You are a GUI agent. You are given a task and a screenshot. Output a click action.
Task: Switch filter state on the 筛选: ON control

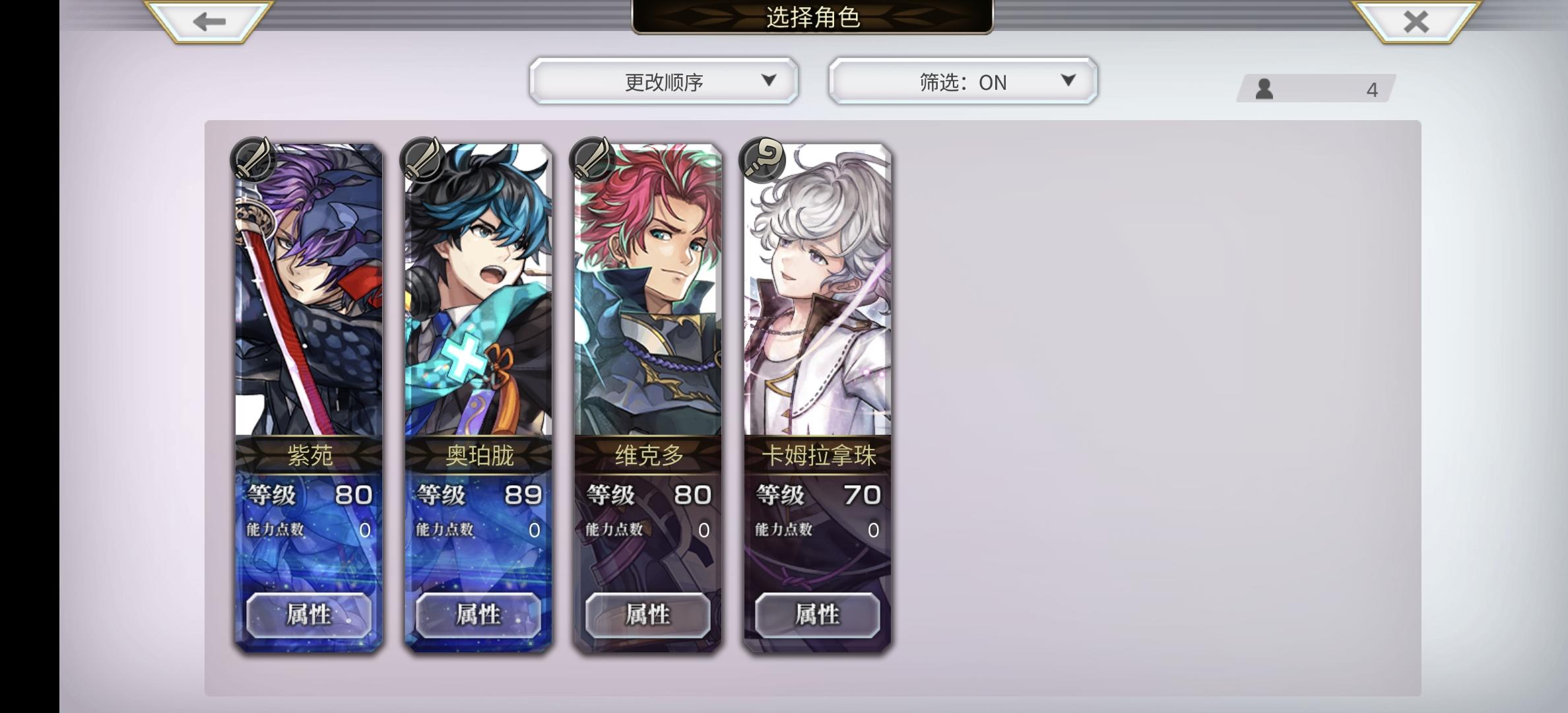click(x=962, y=82)
